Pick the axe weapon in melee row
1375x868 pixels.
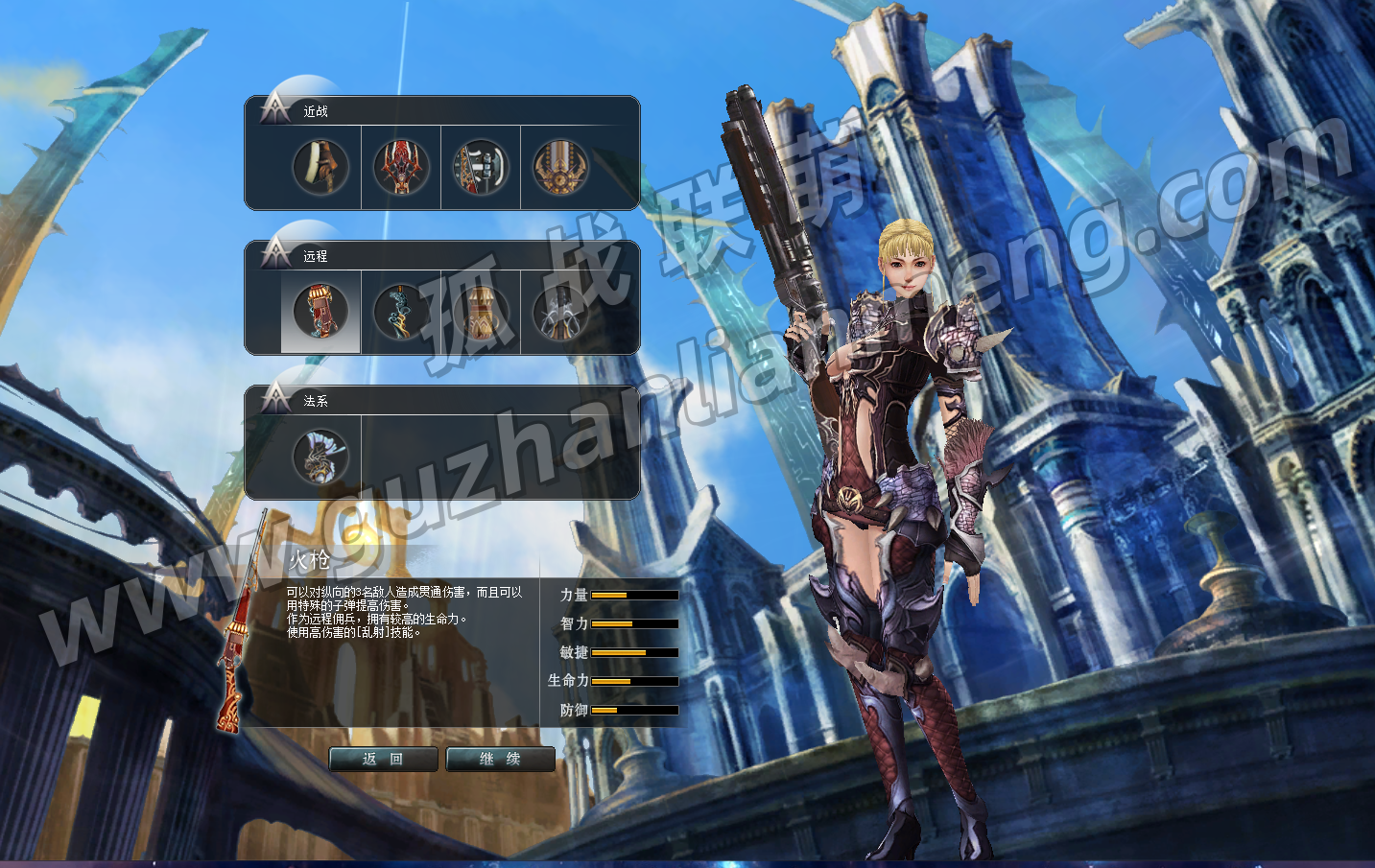click(480, 167)
